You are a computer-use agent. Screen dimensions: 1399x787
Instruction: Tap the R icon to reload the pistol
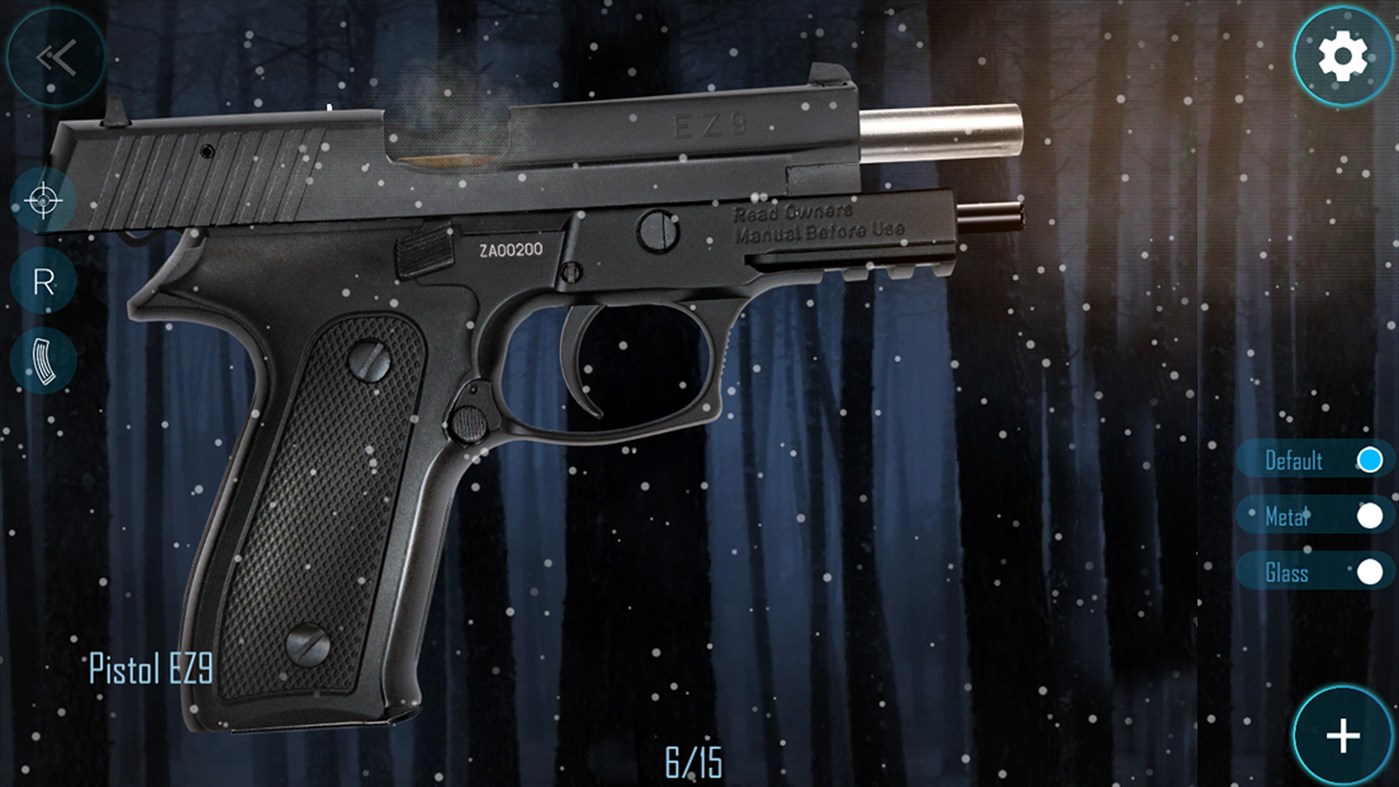(x=42, y=280)
